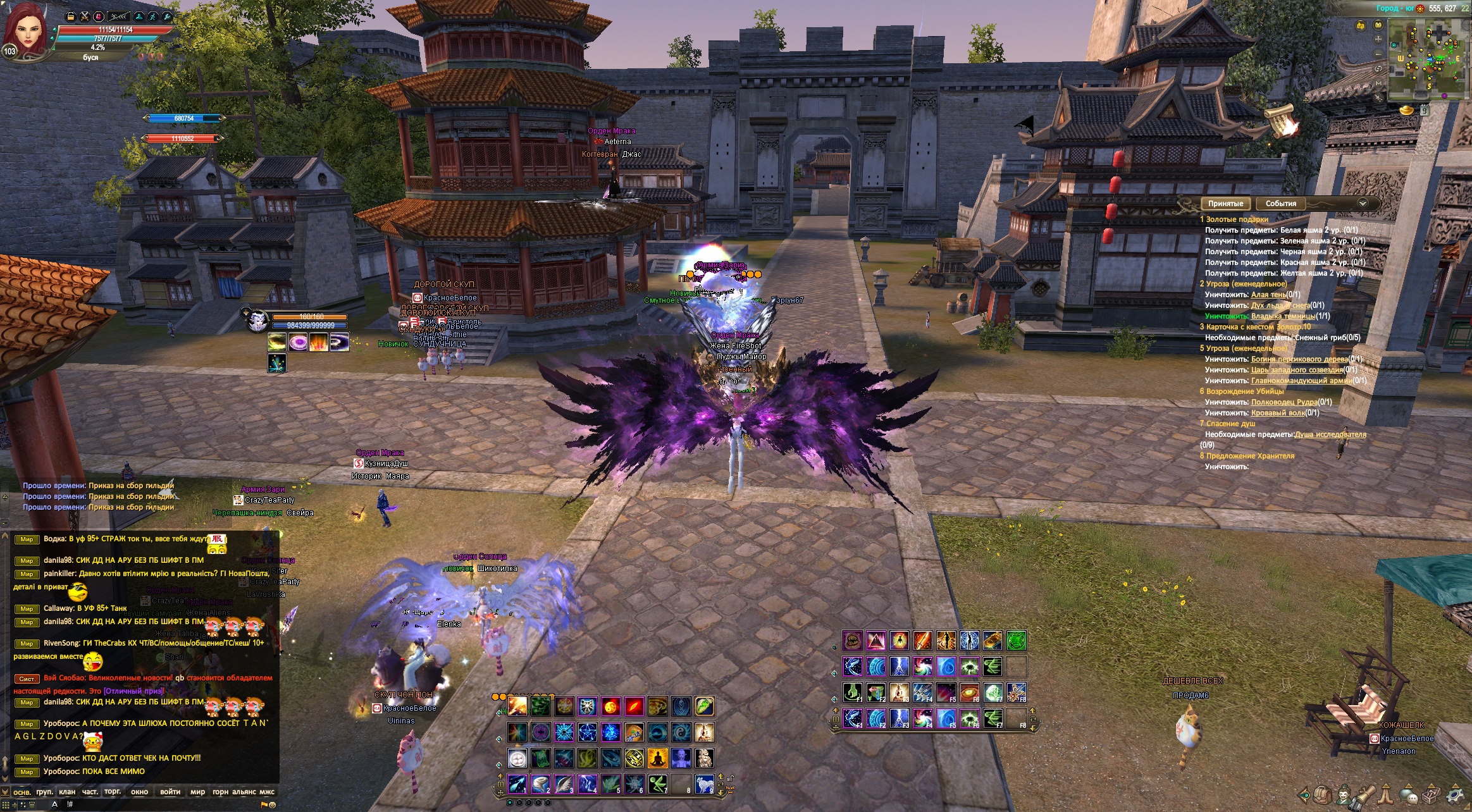Screen dimensions: 1472x812
Task: Switch chat to the клан channel tab
Action: click(x=67, y=792)
